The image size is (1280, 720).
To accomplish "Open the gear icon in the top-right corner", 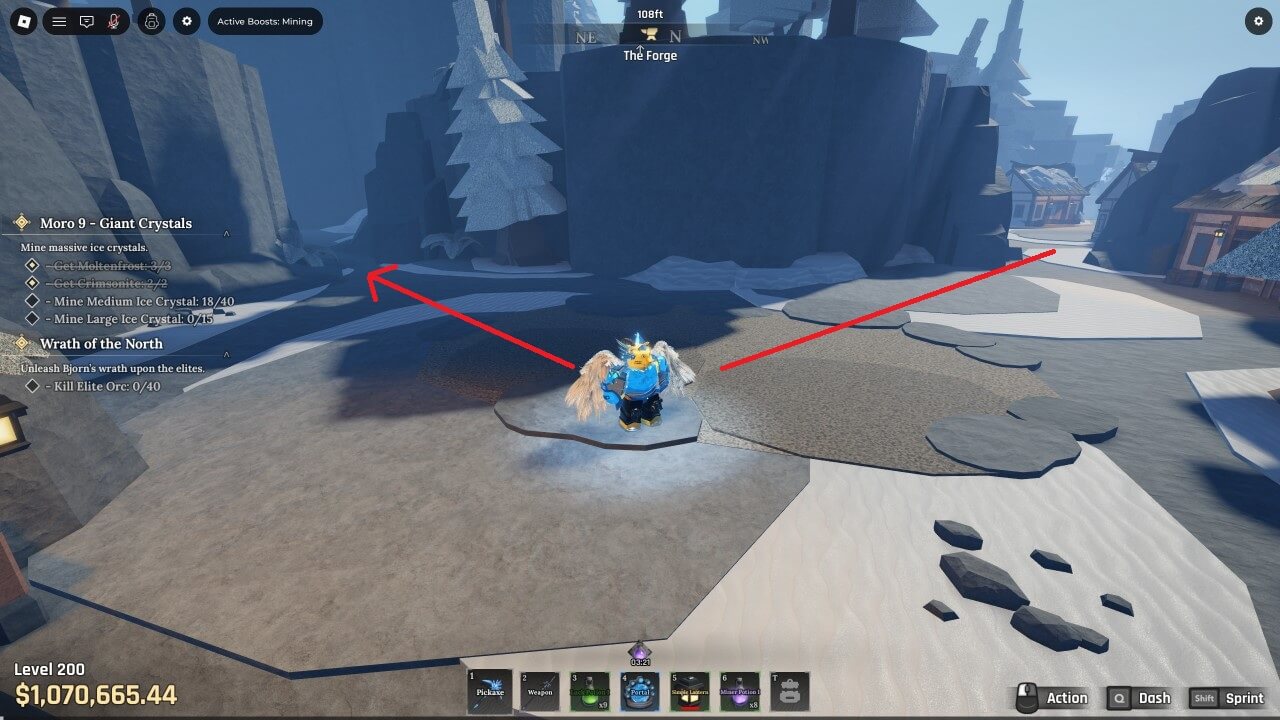I will click(1258, 21).
